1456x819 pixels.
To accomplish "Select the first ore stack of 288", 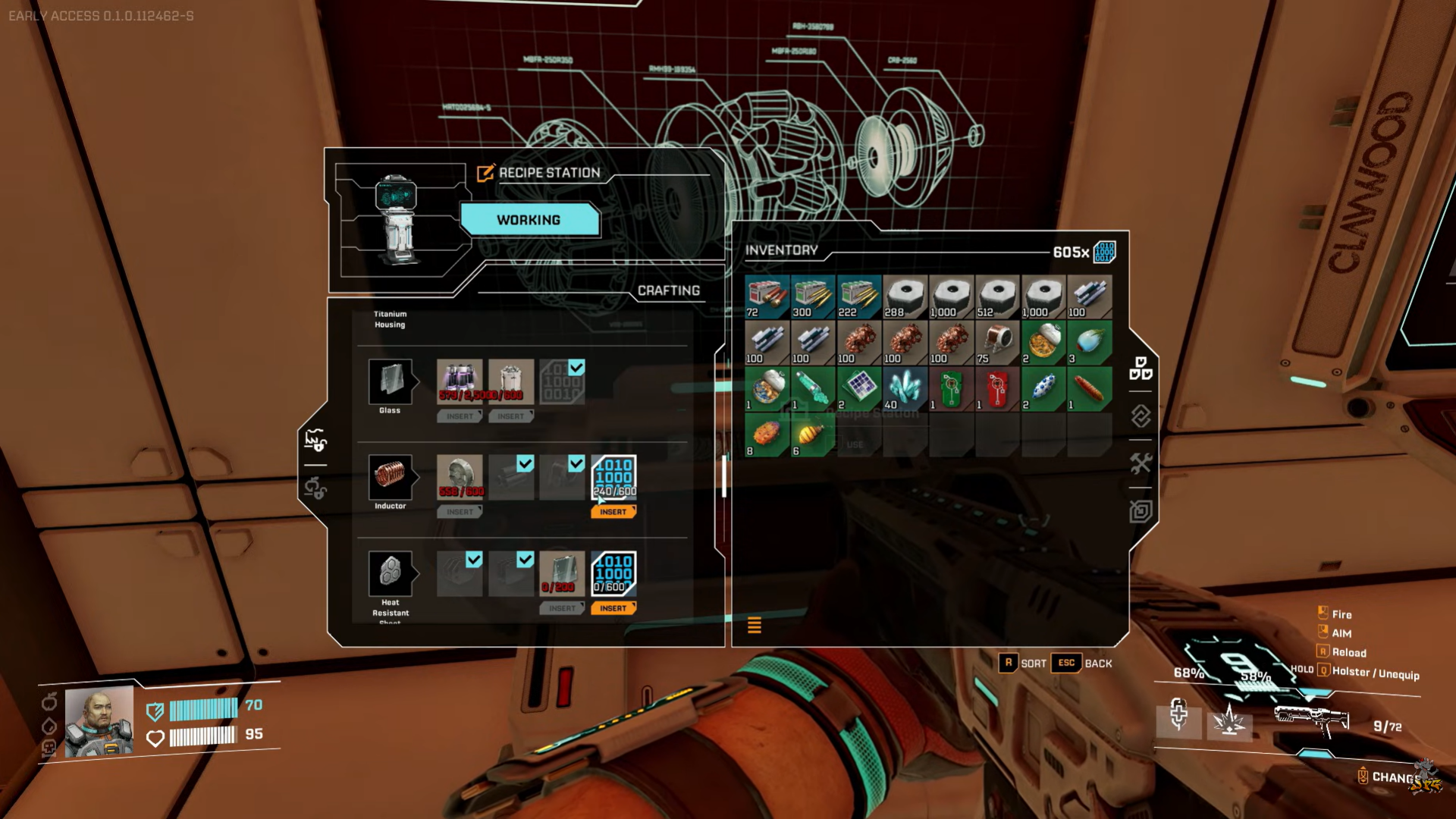I will 905,297.
